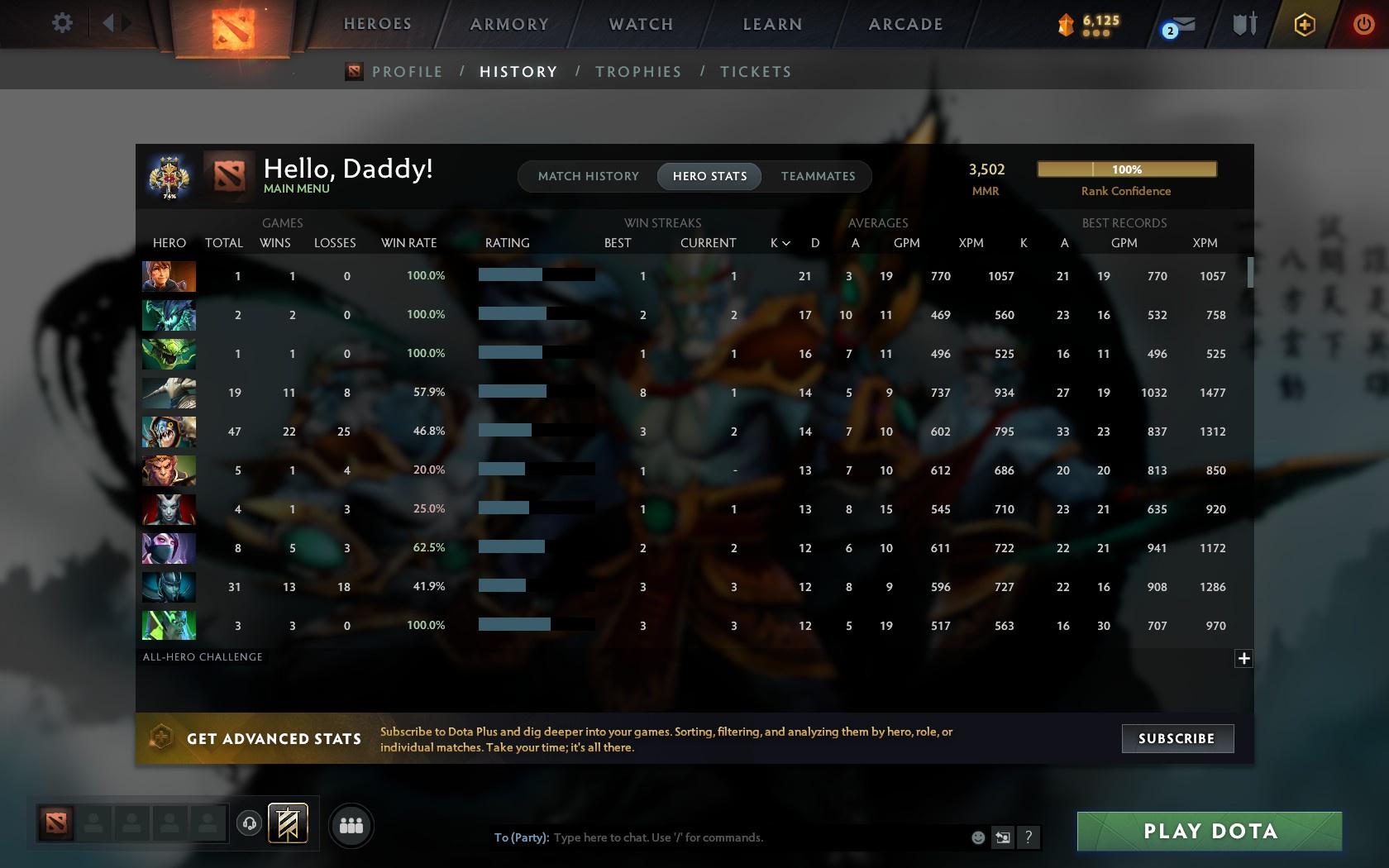Click the party chat input field
The height and width of the screenshot is (868, 1389).
pos(744,837)
